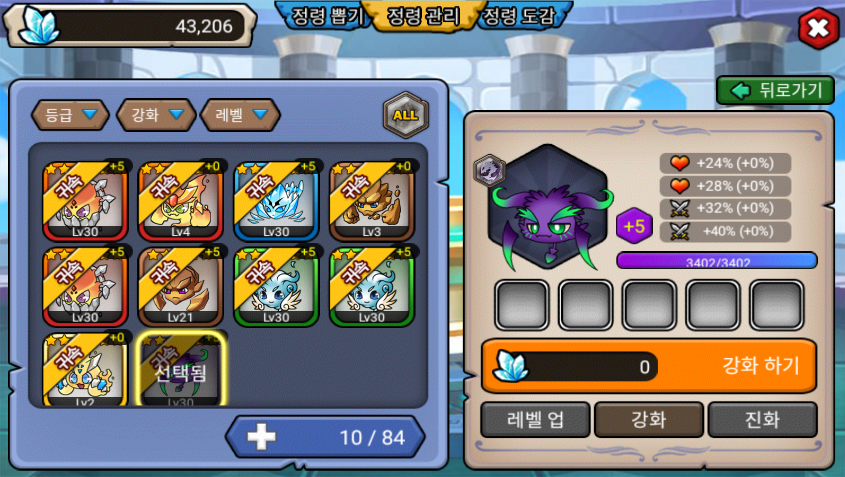845x477 pixels.
Task: Close the spirit screen with the red X
Action: (818, 27)
